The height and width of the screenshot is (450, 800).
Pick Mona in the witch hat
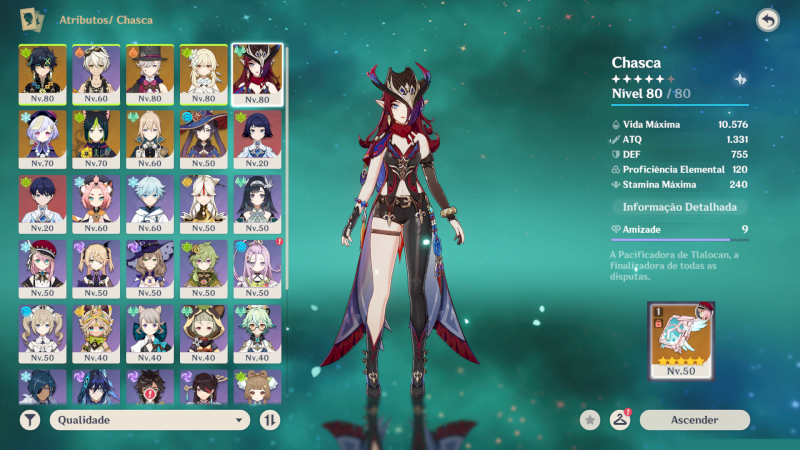pyautogui.click(x=204, y=135)
